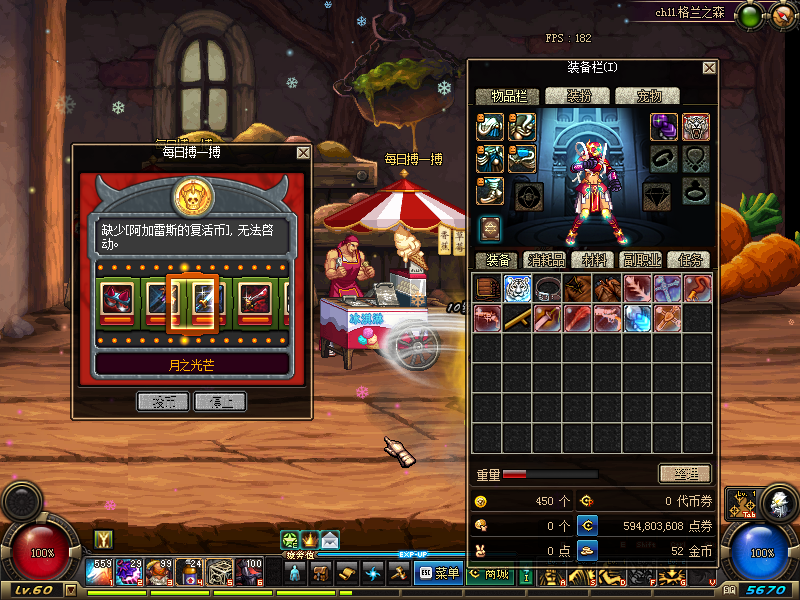This screenshot has height=600, width=800.
Task: Switch to the 副职业 sub-profession tab
Action: click(640, 260)
